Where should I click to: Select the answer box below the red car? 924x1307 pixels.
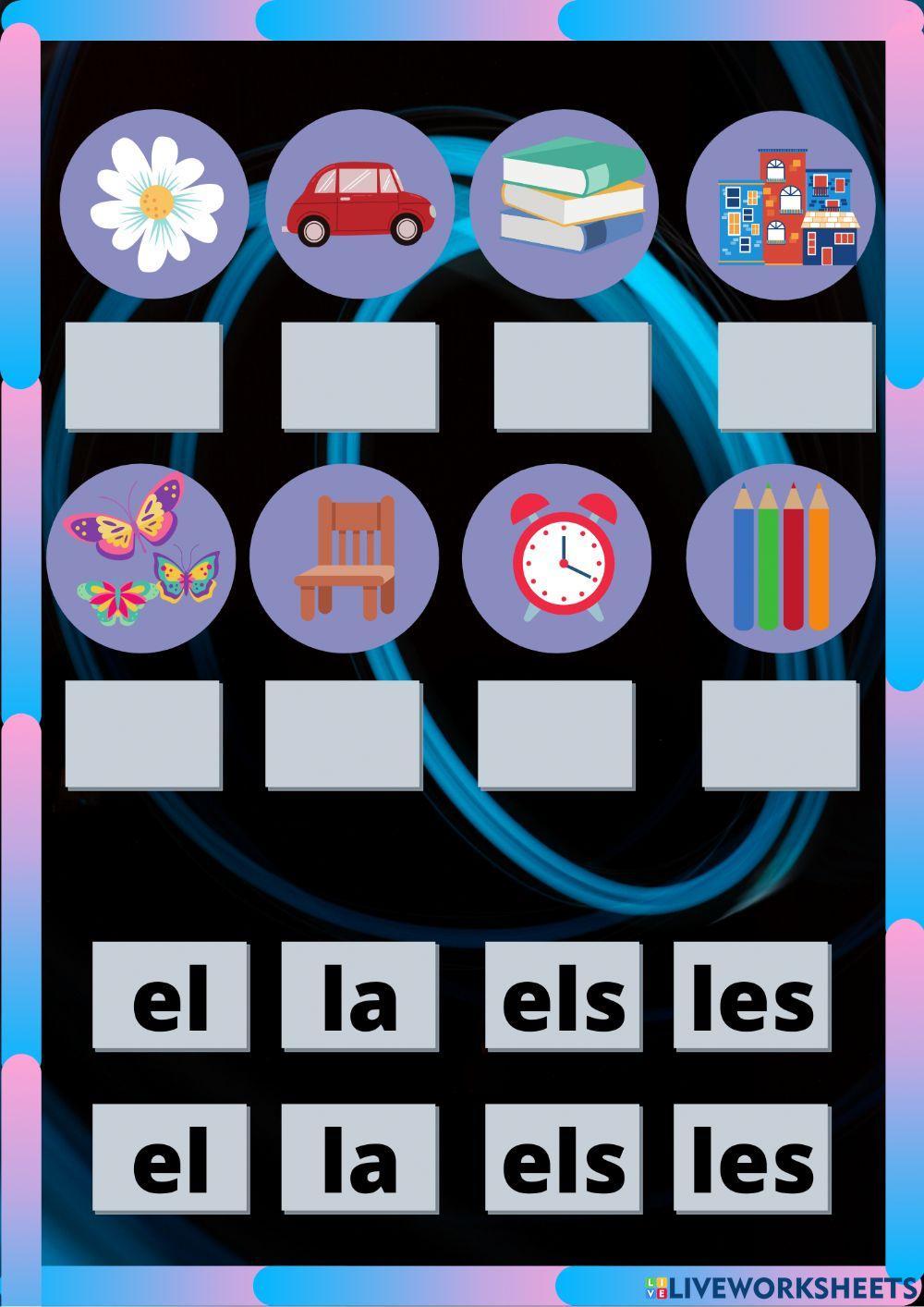pyautogui.click(x=359, y=375)
